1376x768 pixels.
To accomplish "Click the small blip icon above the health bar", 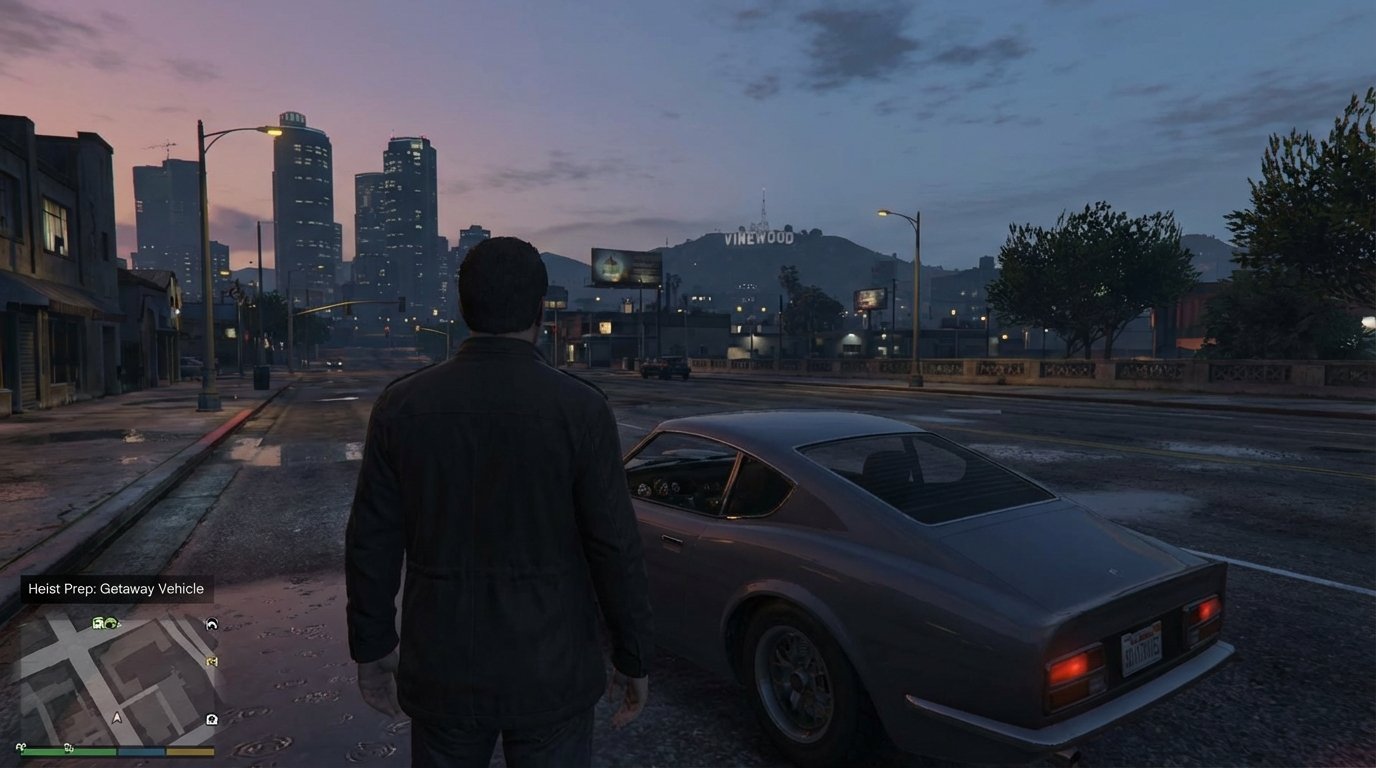I will [20, 747].
